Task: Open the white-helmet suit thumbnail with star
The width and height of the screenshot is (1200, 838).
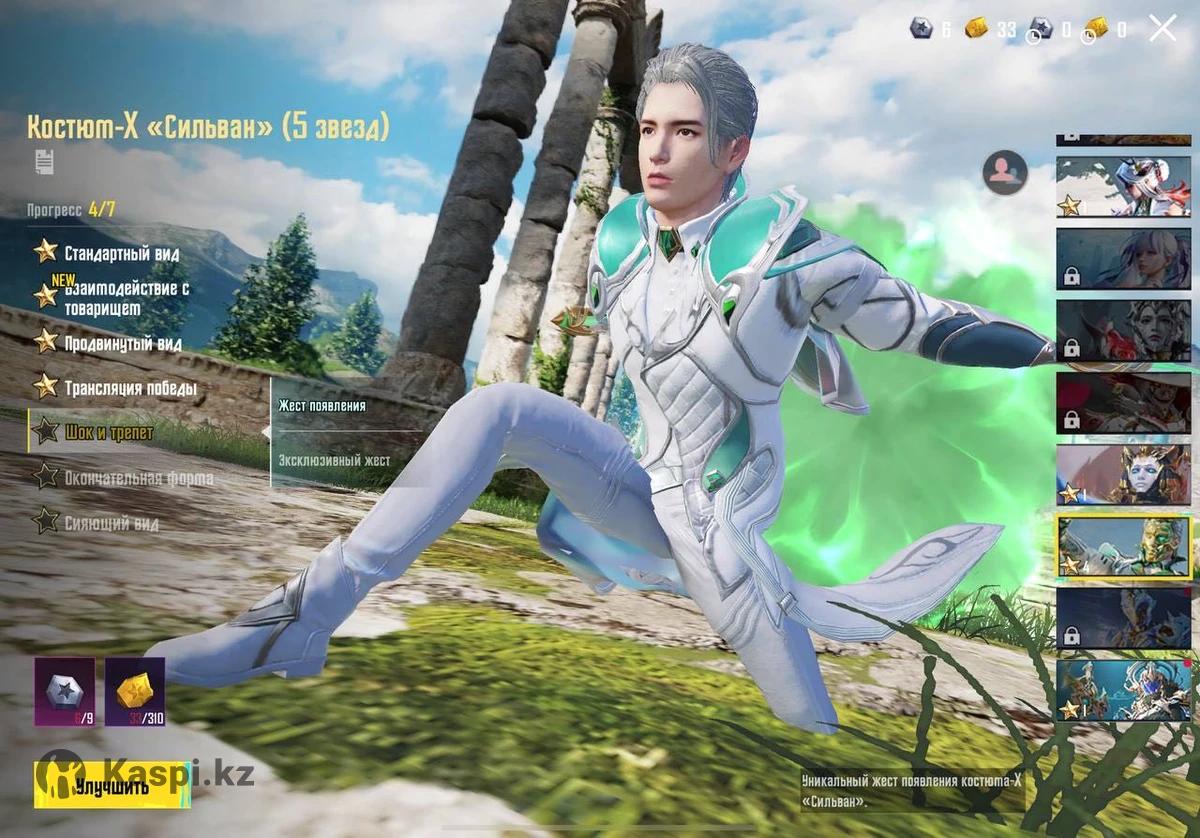Action: (x=1123, y=186)
